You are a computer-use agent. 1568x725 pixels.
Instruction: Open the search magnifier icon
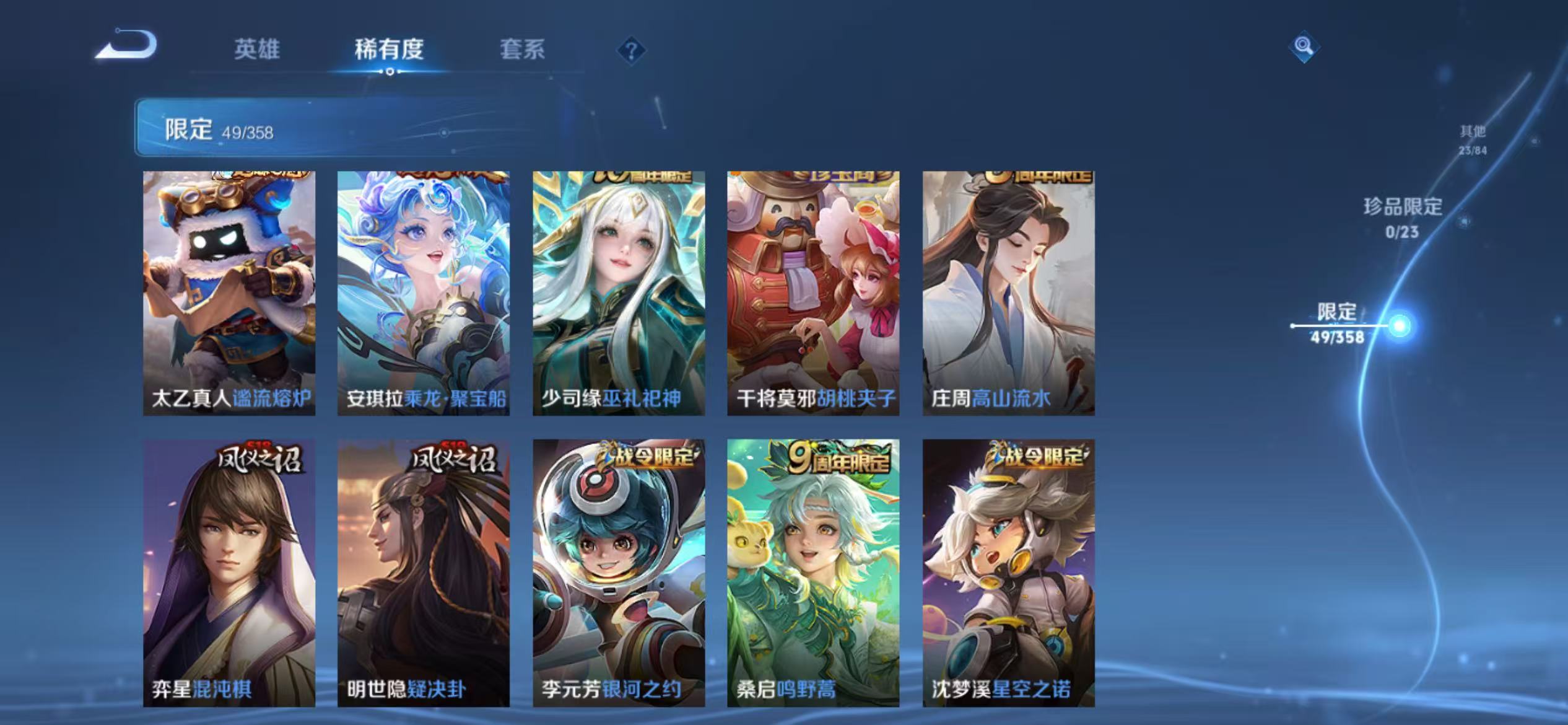pos(1304,46)
